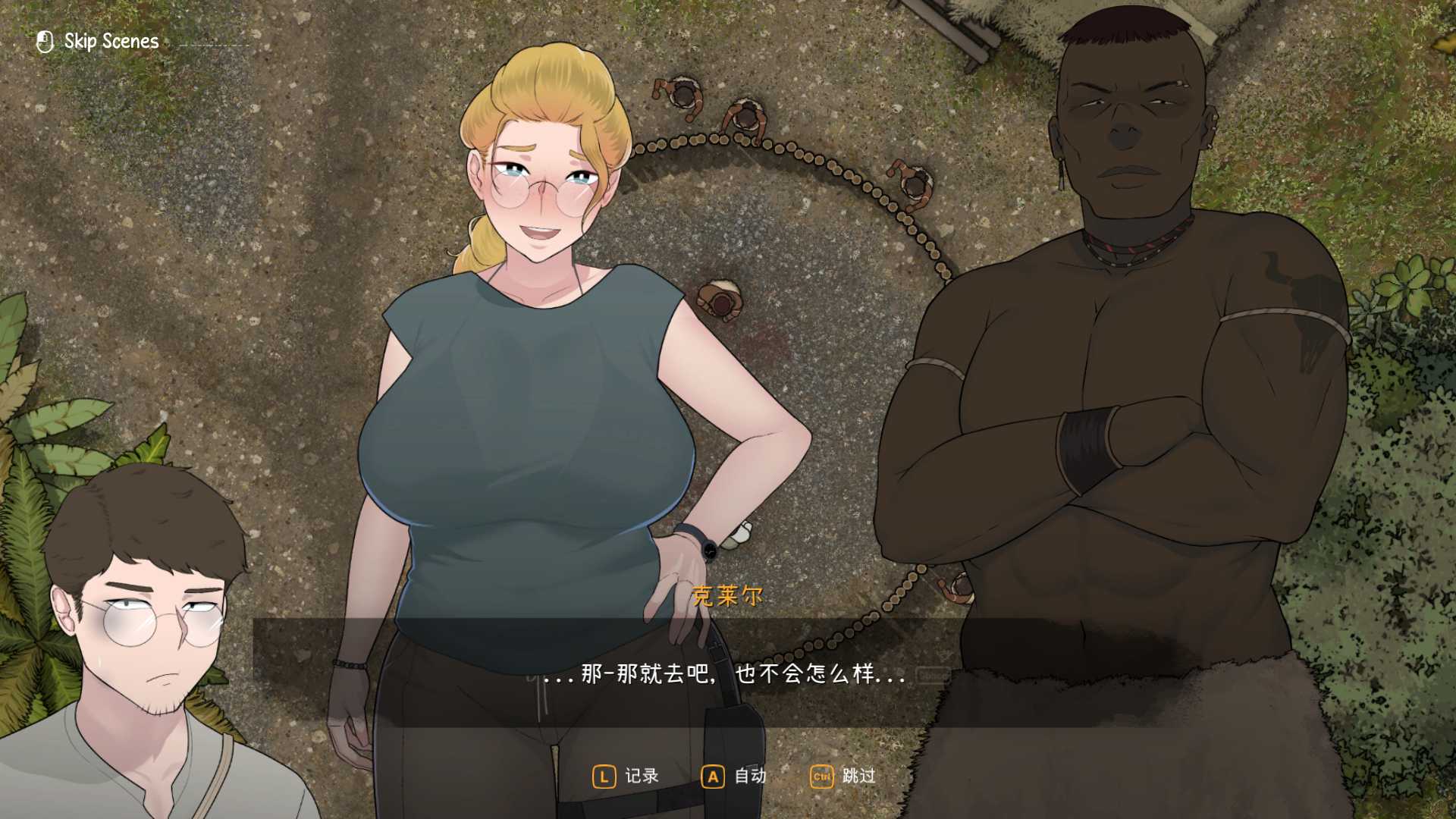Click the A key icon for auto mode

713,777
